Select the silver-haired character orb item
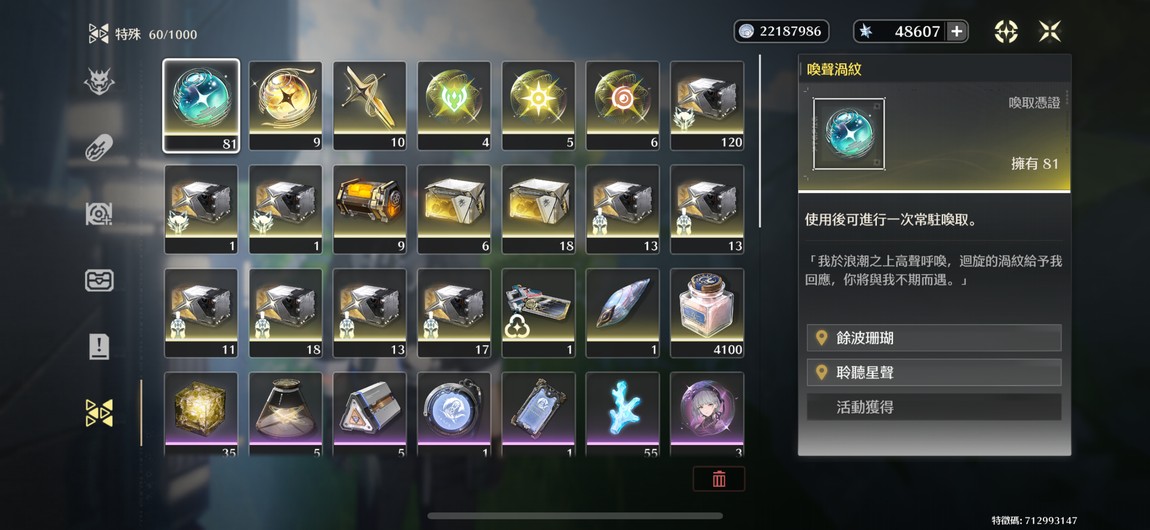The height and width of the screenshot is (530, 1150). 707,410
